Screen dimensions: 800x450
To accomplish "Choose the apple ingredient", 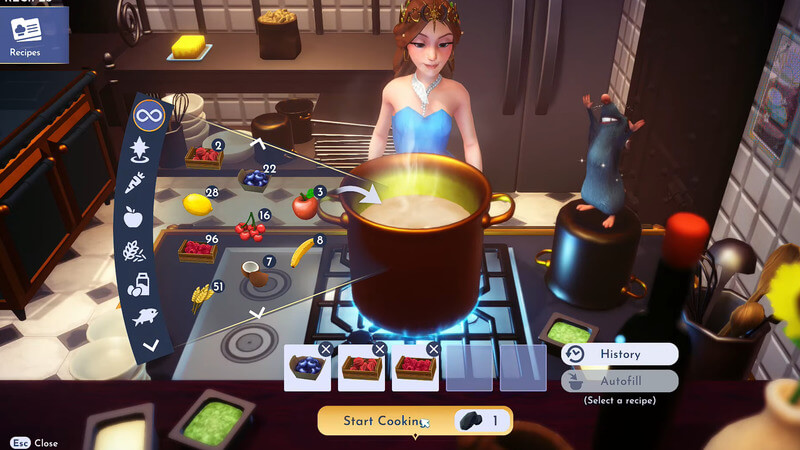I will 304,206.
